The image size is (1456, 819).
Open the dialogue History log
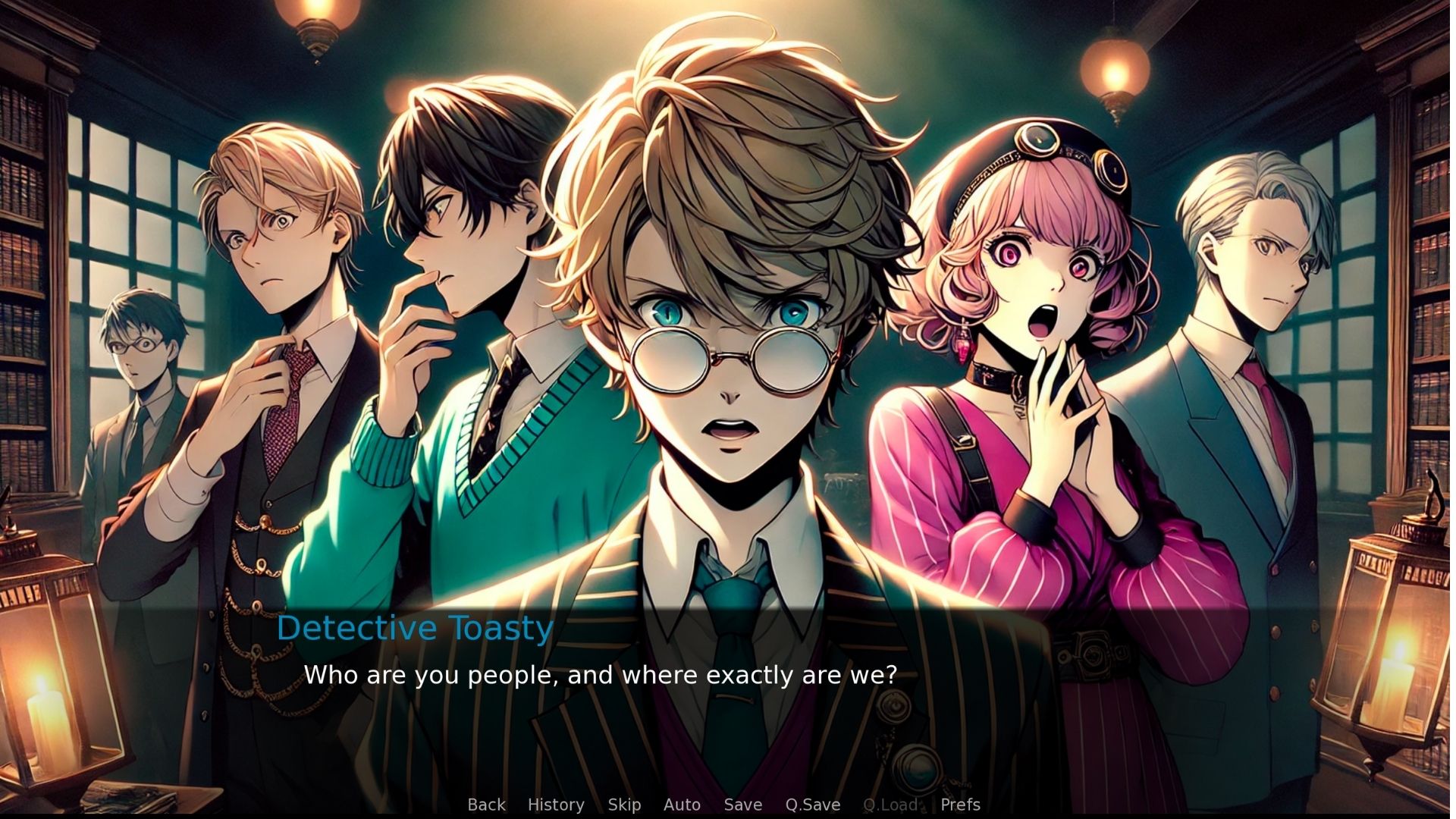[556, 805]
